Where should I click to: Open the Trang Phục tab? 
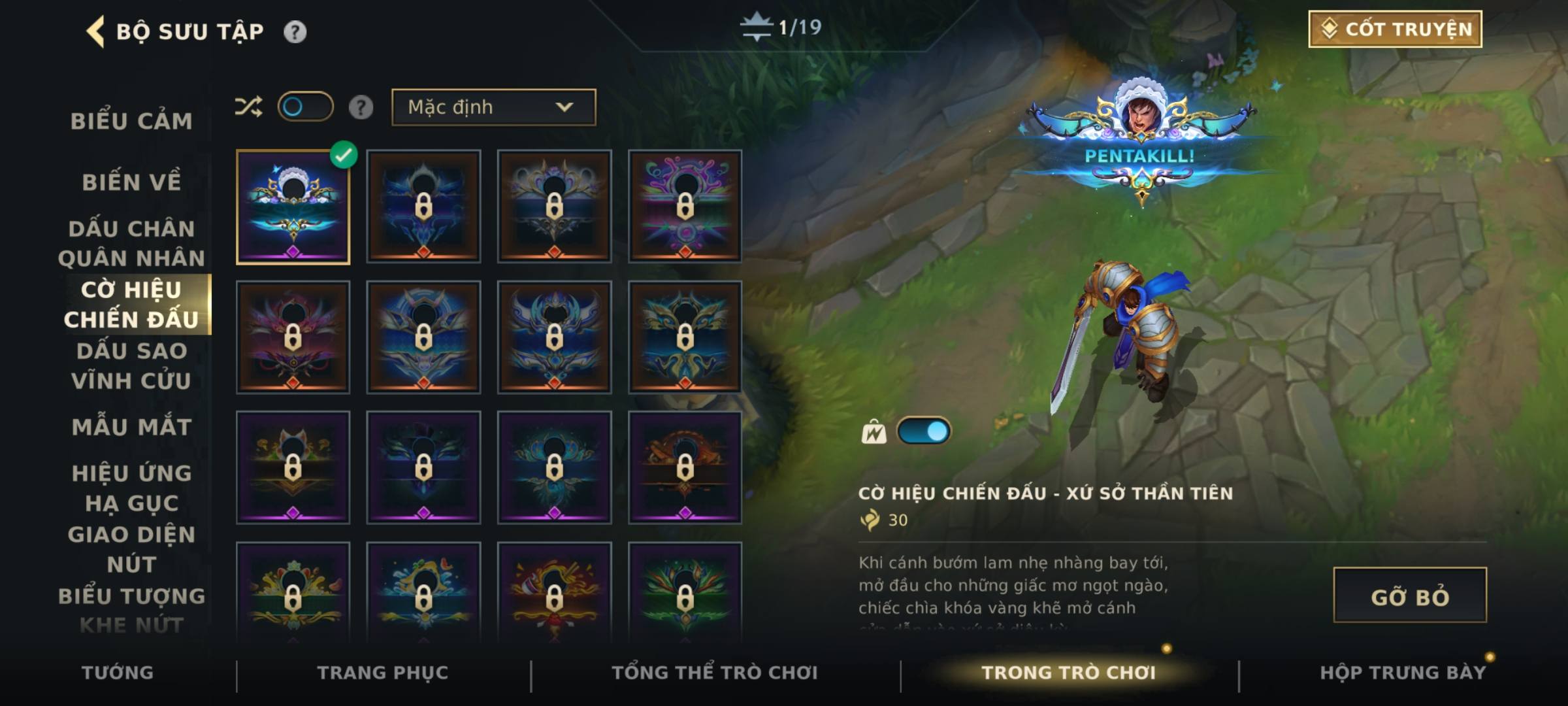[x=383, y=673]
